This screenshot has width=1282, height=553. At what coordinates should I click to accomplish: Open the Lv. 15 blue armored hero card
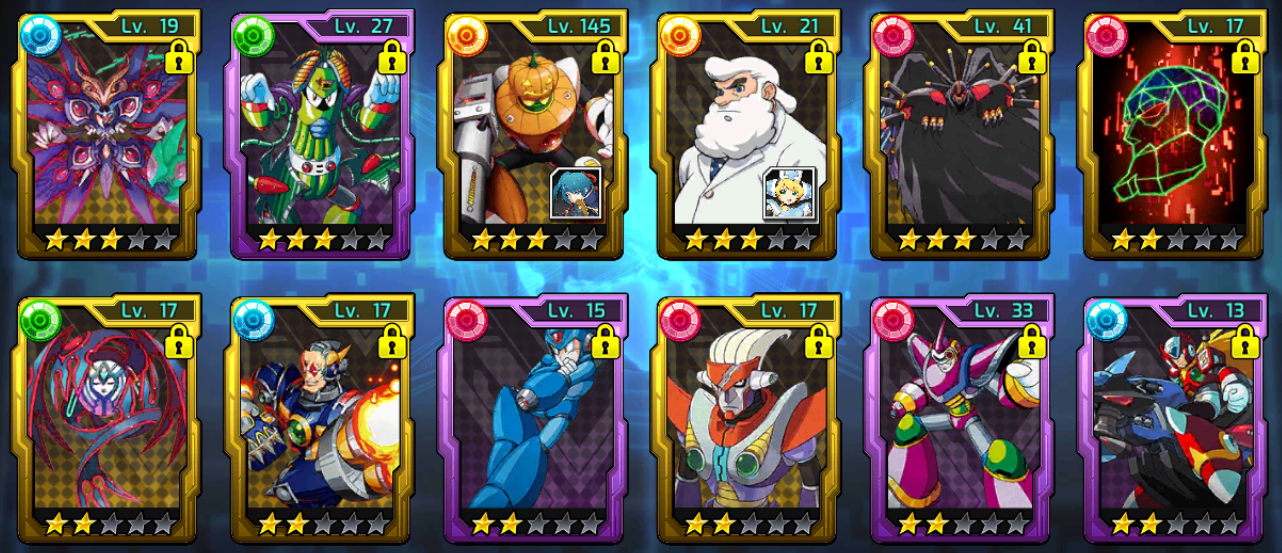(x=535, y=418)
